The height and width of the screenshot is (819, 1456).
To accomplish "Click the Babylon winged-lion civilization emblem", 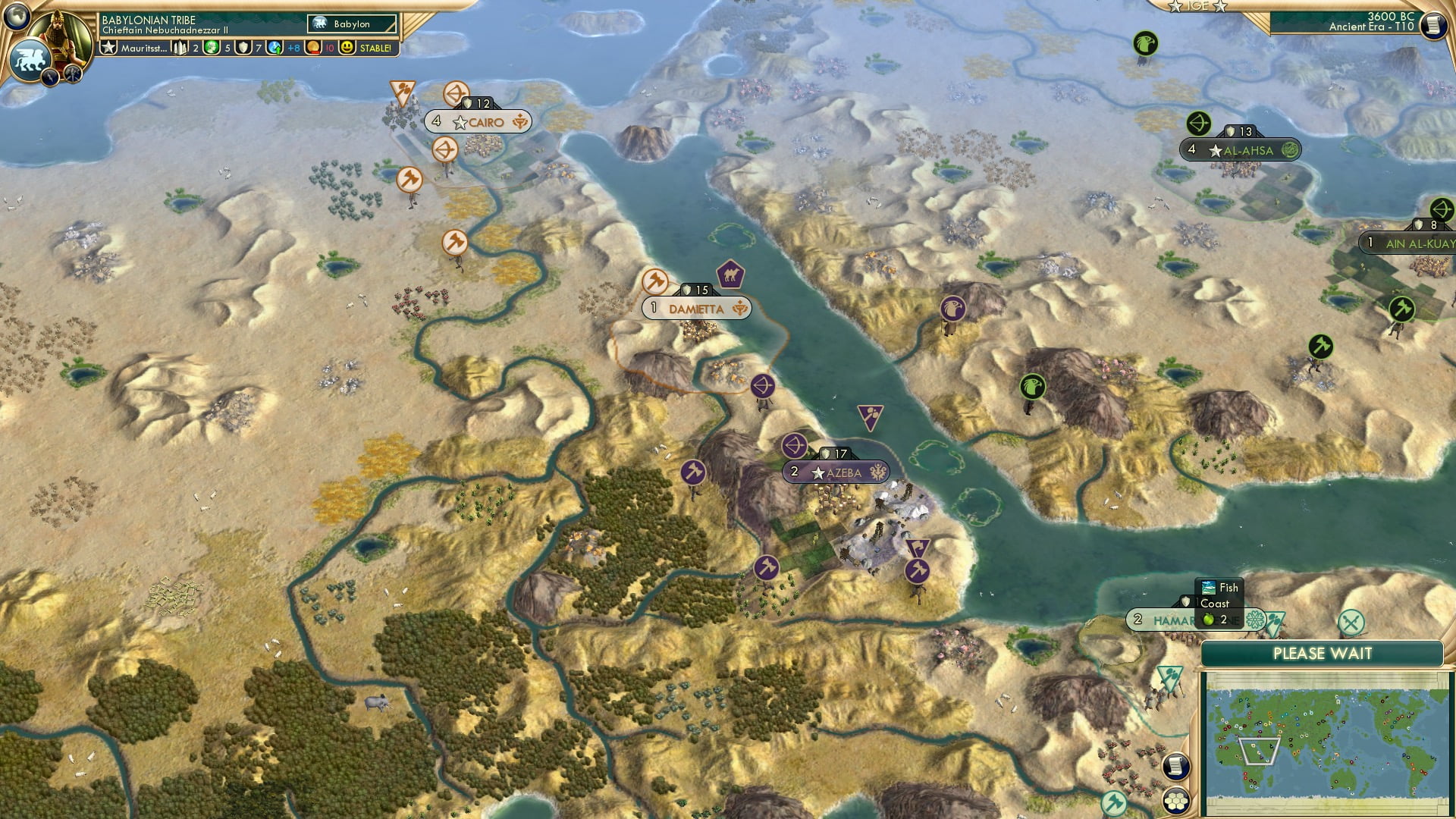I will pos(32,58).
